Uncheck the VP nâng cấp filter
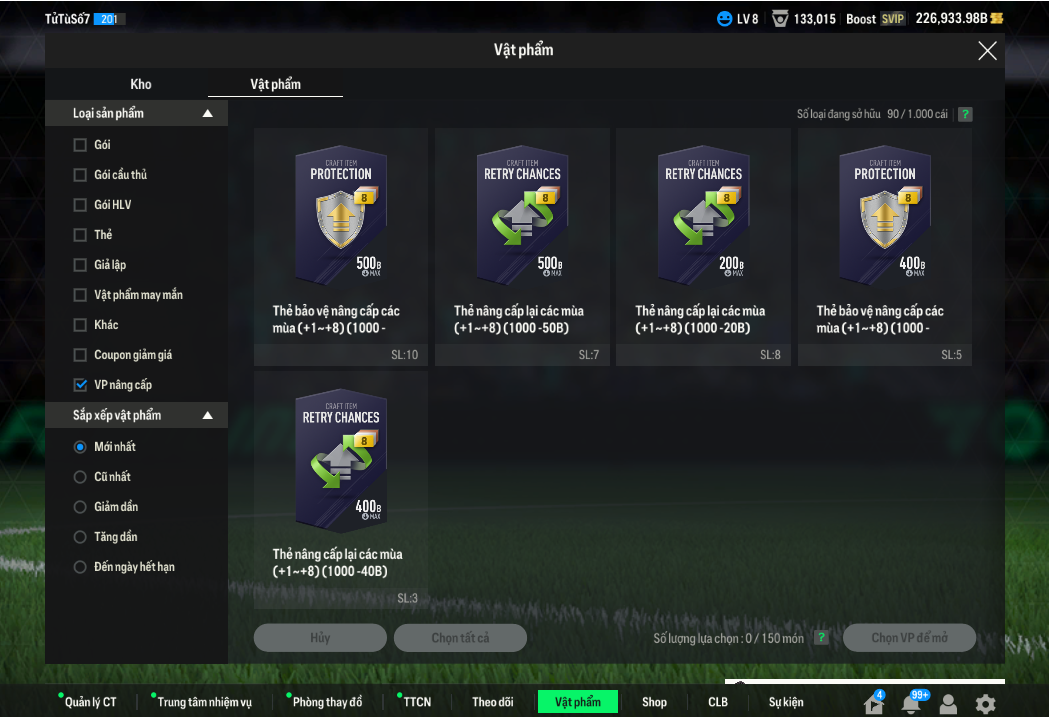This screenshot has height=717, width=1049. click(x=80, y=385)
